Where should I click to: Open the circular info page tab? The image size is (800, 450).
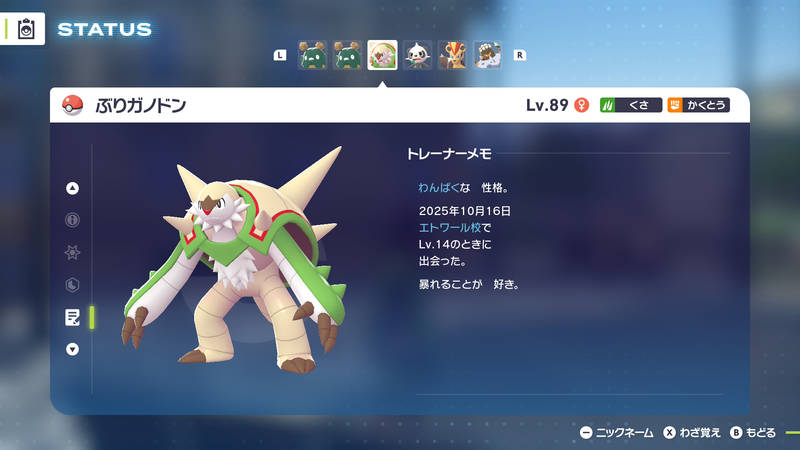(72, 220)
